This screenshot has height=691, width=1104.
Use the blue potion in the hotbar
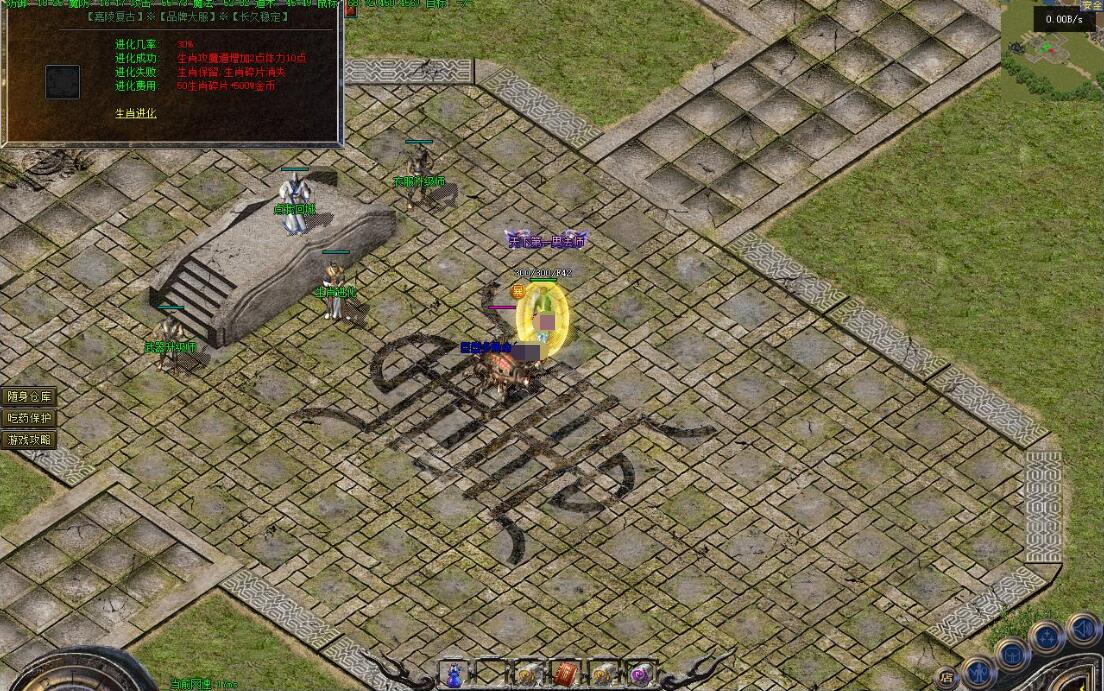[455, 675]
